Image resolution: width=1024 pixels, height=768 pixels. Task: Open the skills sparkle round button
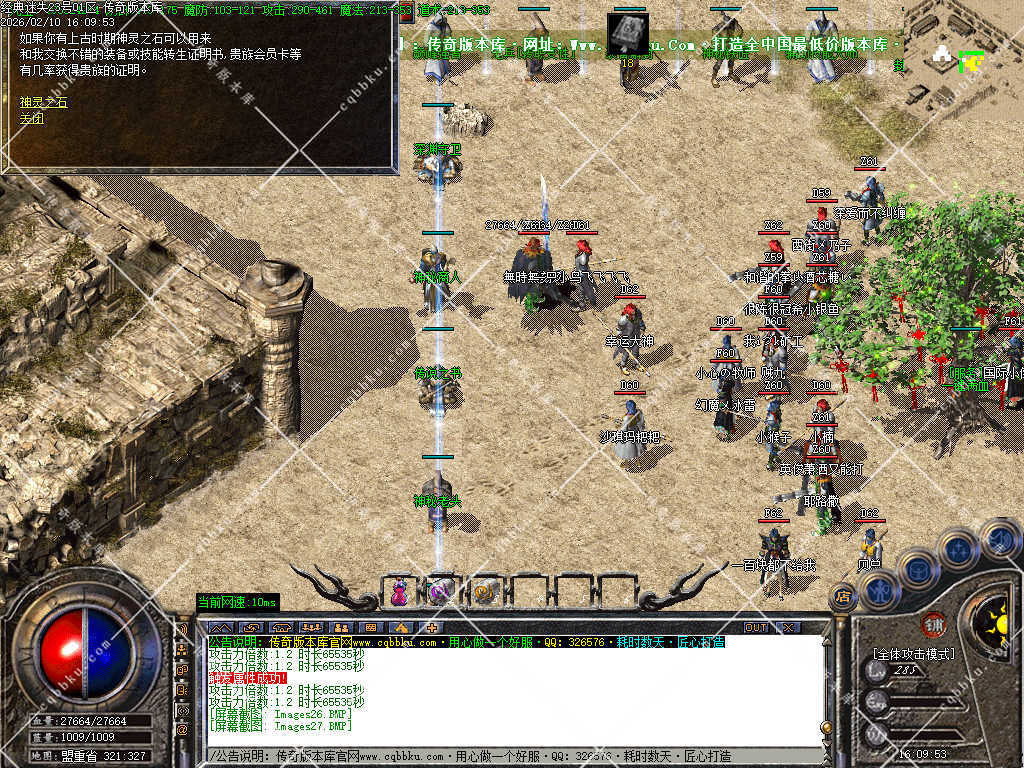(x=958, y=549)
